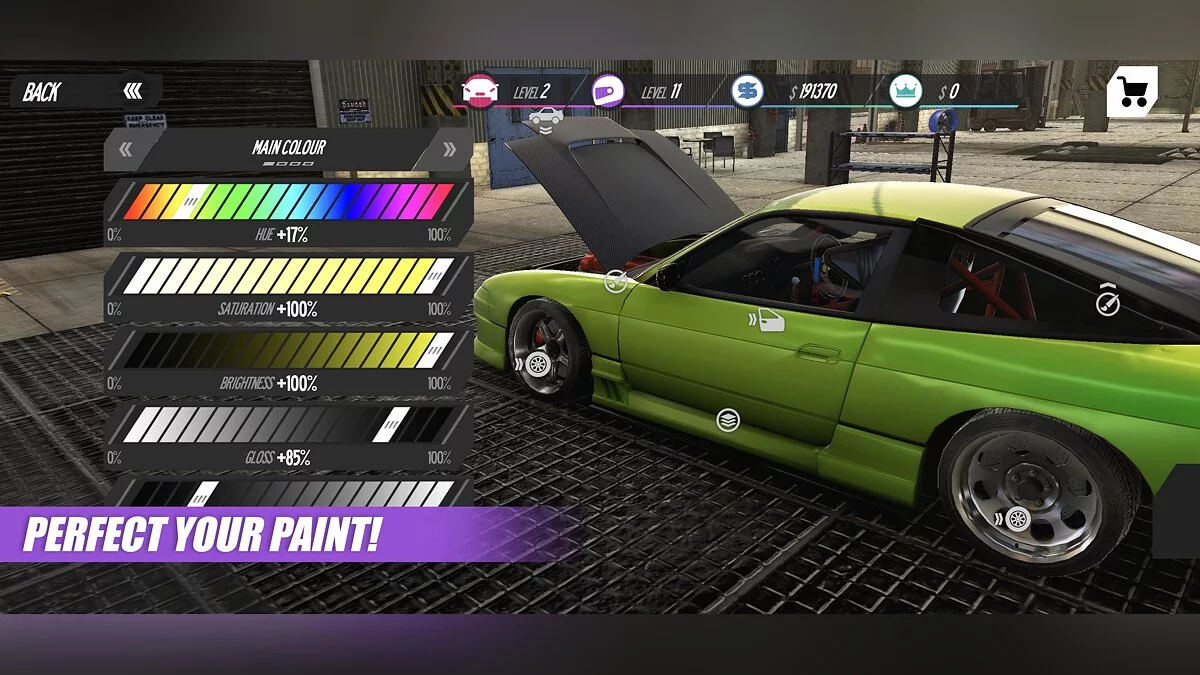Viewport: 1200px width, 675px height.
Task: Tap the blue dollar cash icon
Action: point(746,92)
